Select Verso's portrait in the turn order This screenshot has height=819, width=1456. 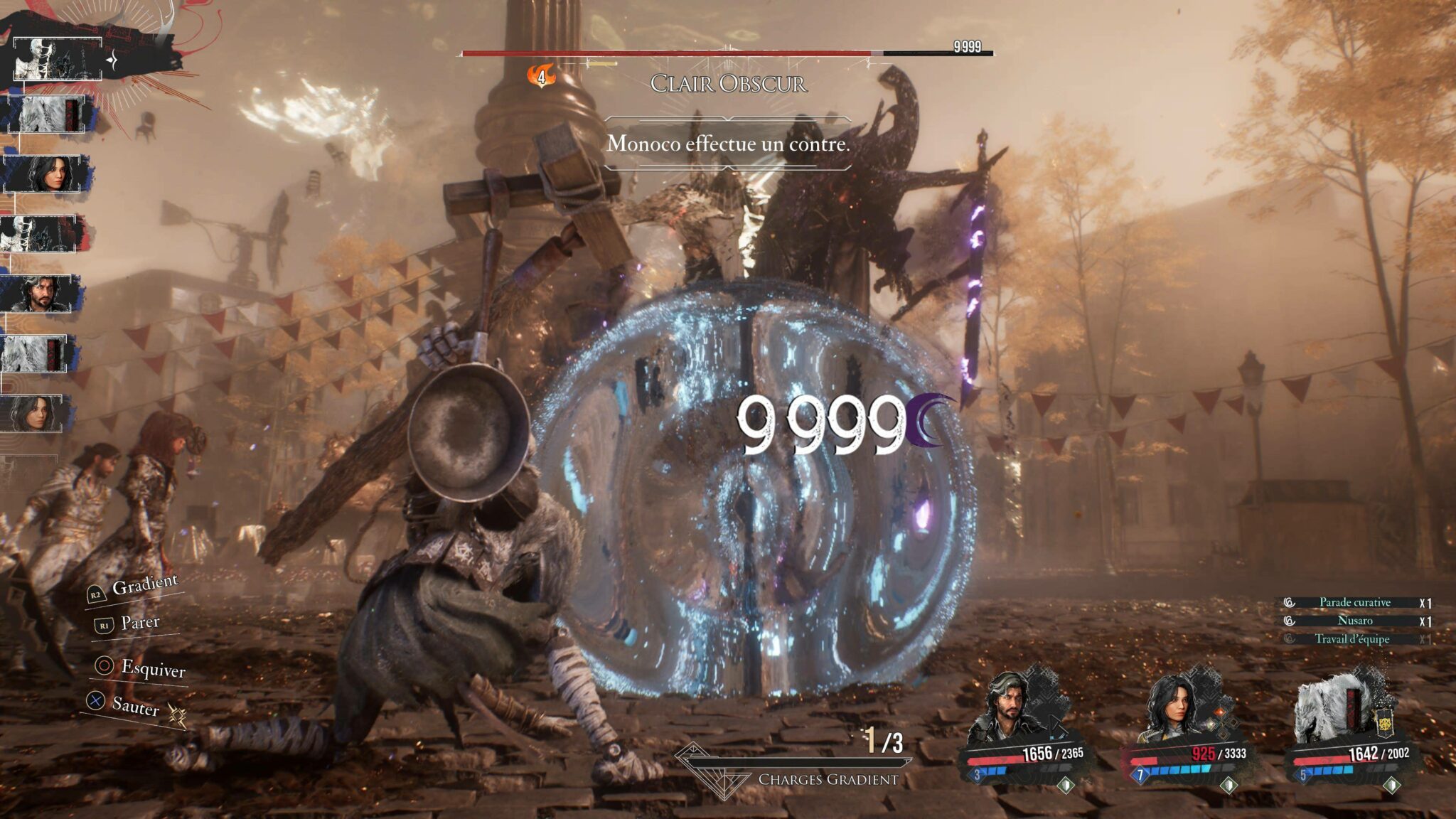(x=41, y=293)
